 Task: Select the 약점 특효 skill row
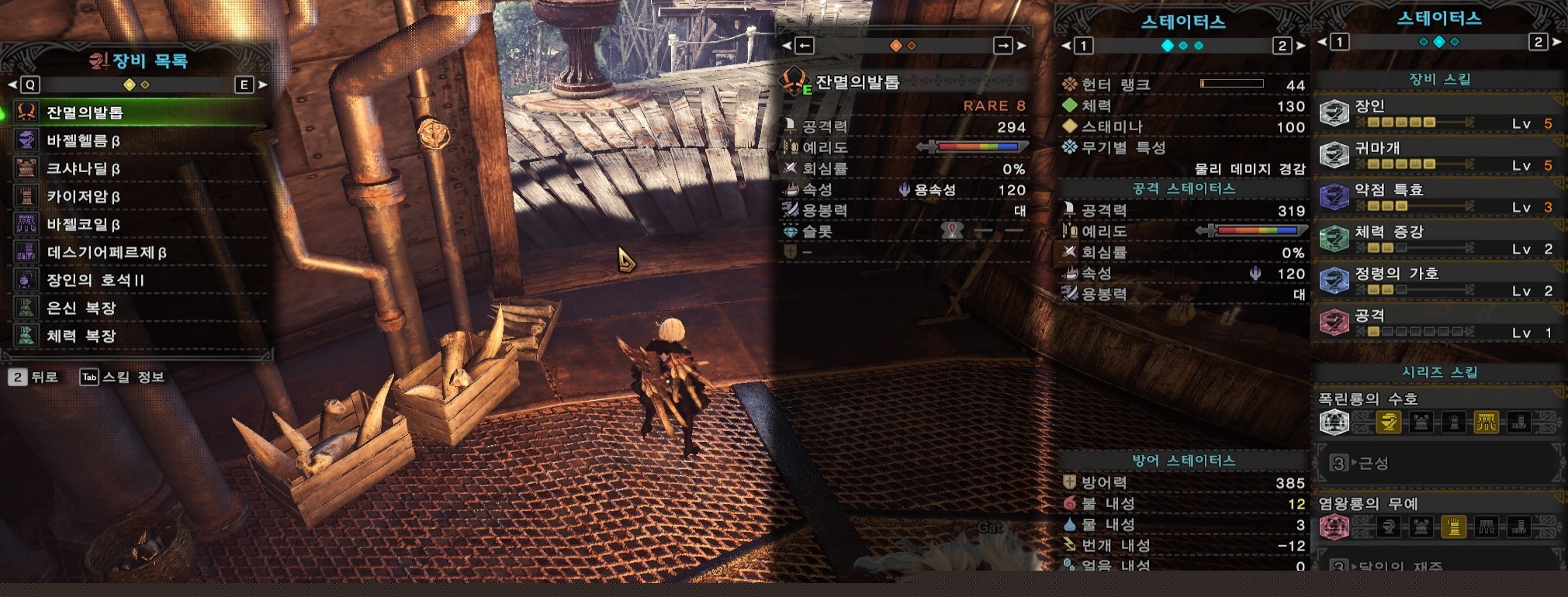[1438, 198]
